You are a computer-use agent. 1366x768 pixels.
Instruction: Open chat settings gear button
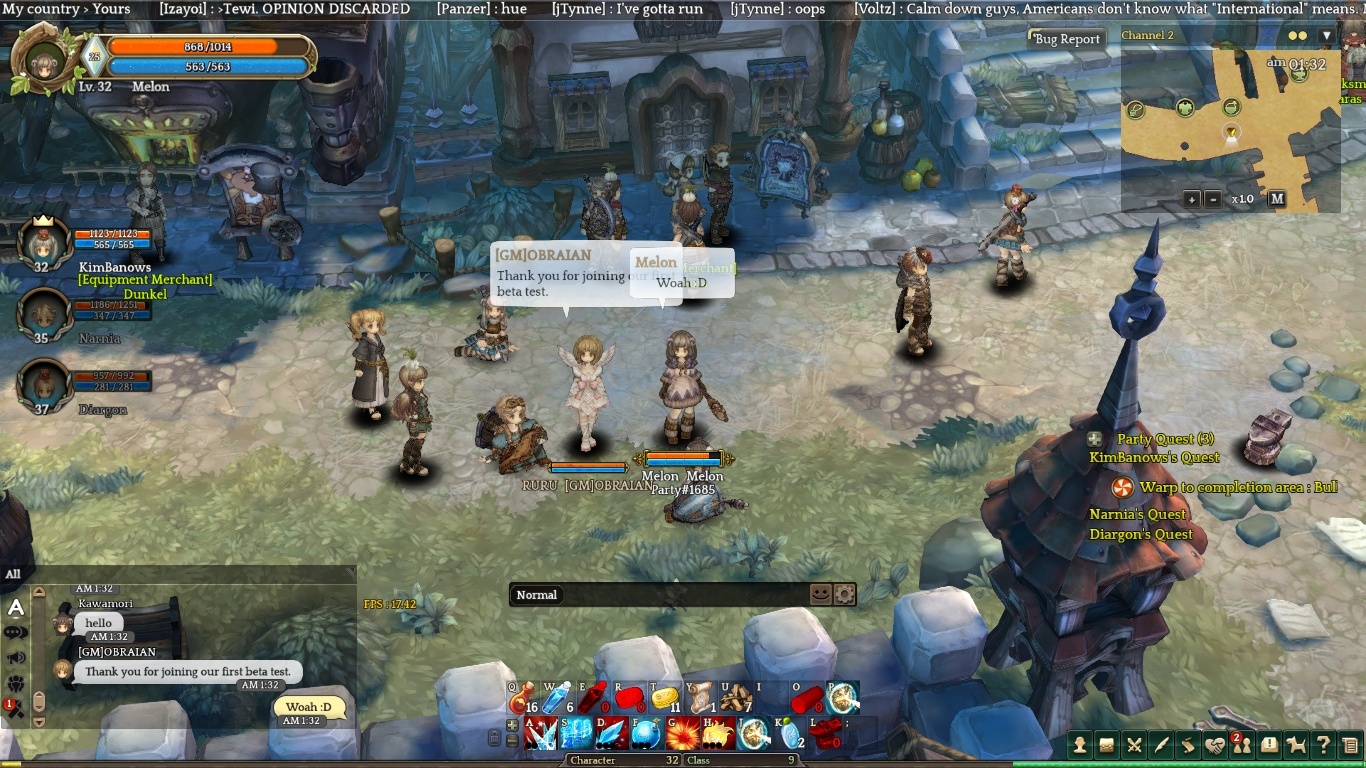tap(845, 594)
